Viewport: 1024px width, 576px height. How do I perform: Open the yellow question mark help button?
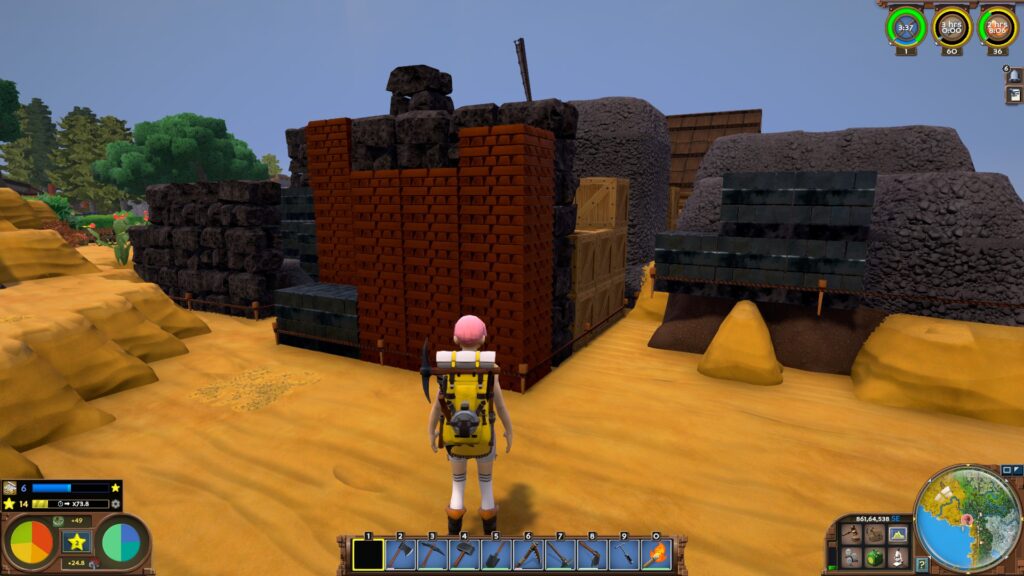tap(922, 565)
